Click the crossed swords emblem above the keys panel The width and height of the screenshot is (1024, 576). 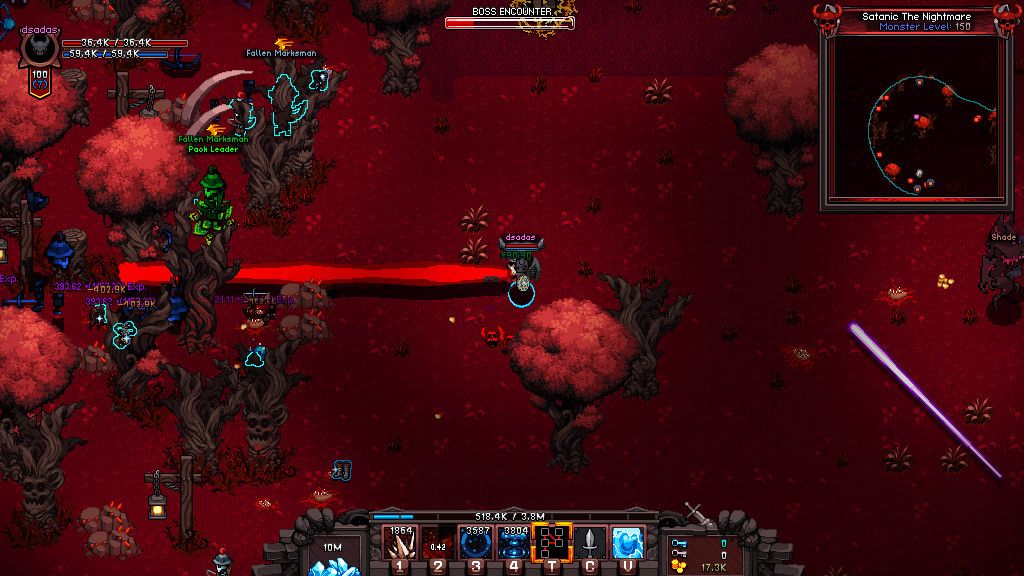pyautogui.click(x=700, y=515)
